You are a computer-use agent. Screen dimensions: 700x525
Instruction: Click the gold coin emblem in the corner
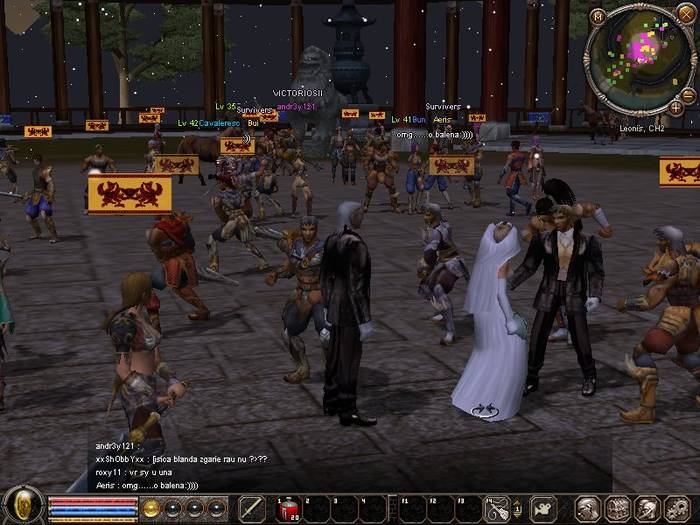tap(21, 506)
